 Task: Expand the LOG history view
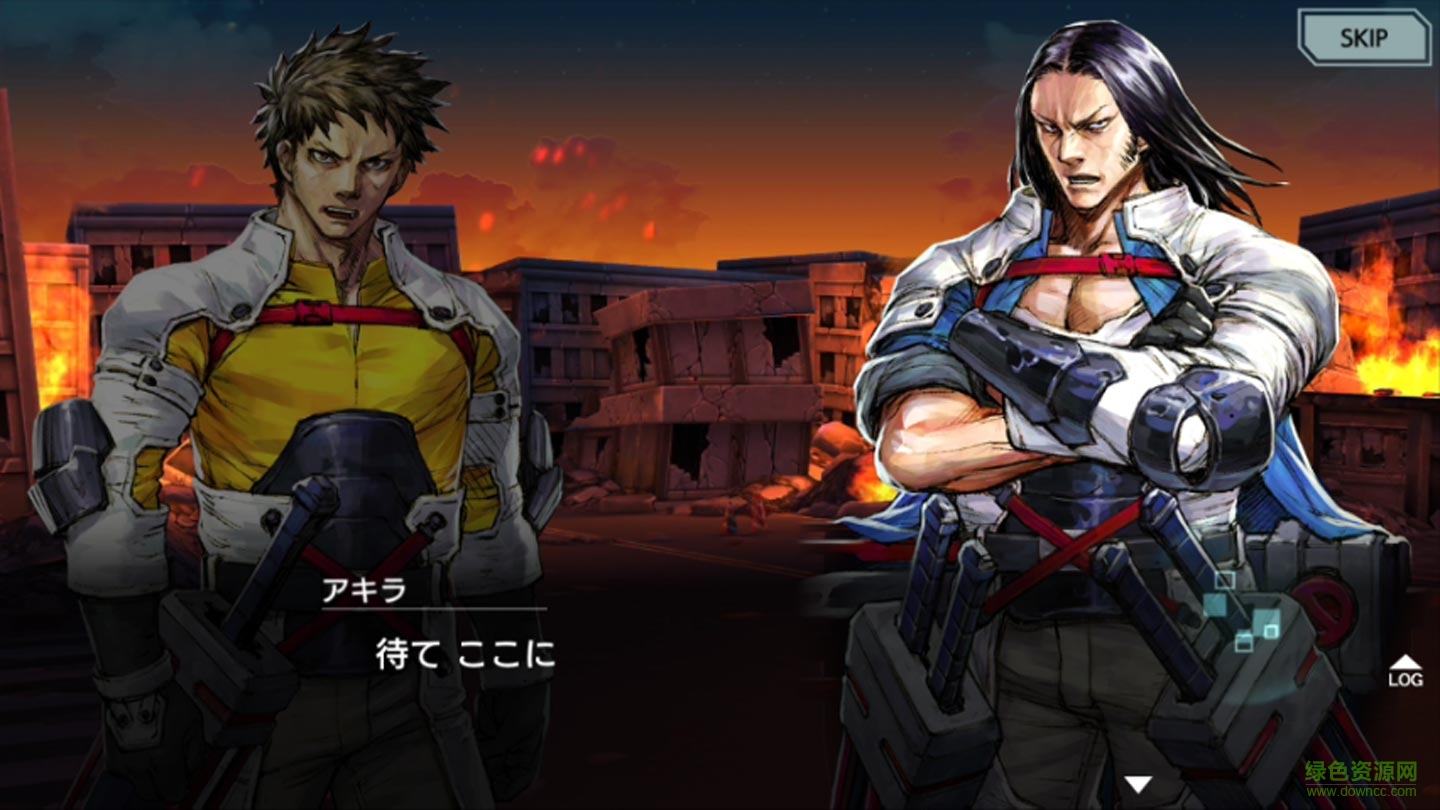(x=1404, y=670)
